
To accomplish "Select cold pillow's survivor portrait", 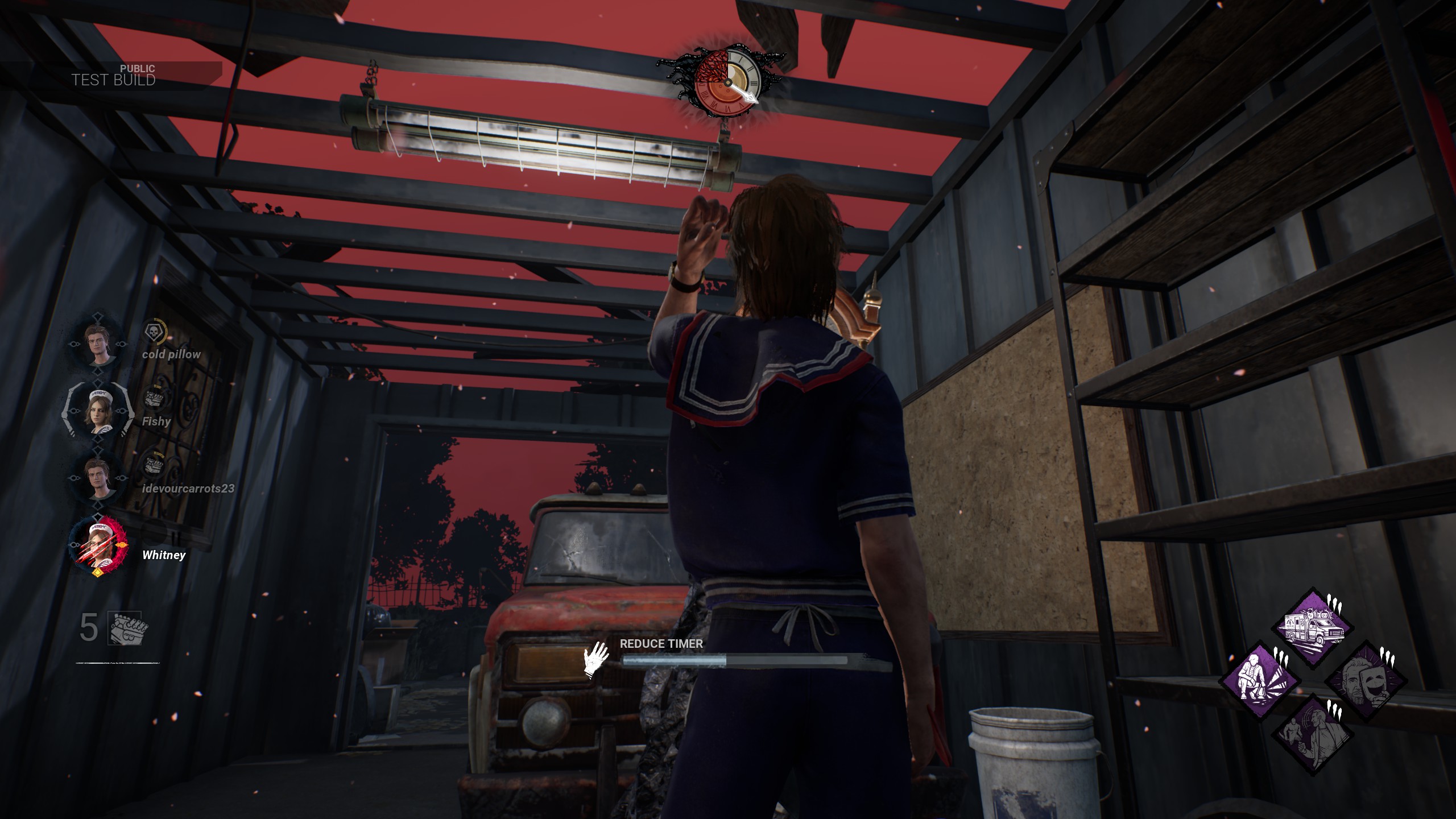I will pos(100,344).
